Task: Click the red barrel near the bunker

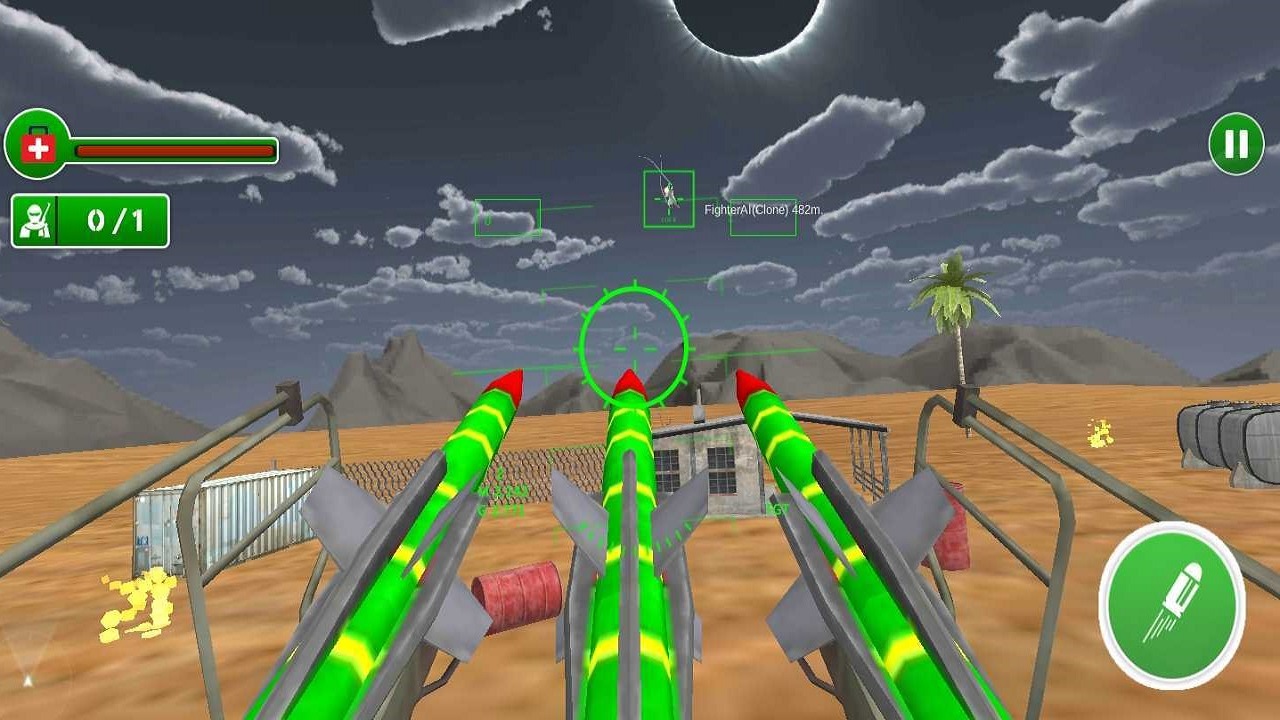Action: coord(520,595)
